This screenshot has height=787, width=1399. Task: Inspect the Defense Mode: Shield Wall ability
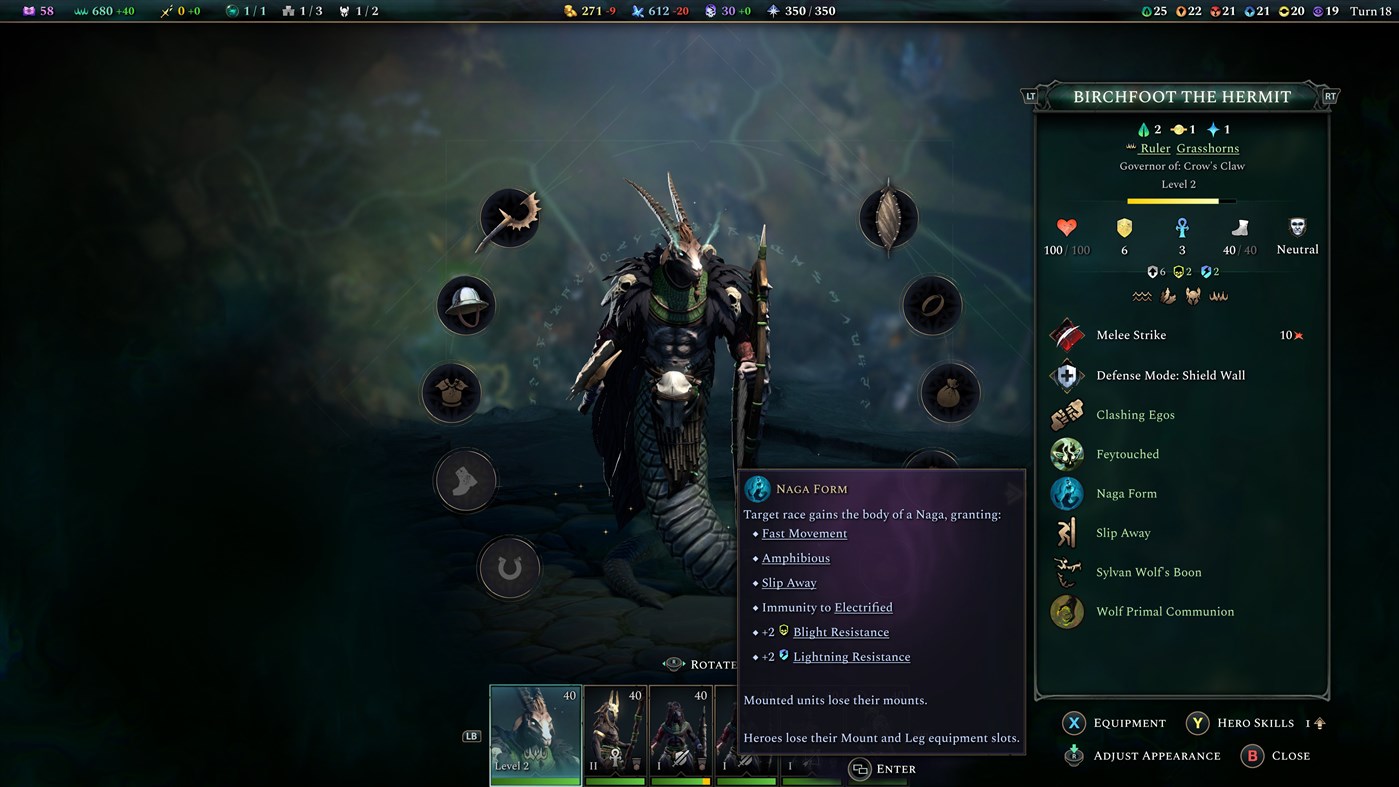[1066, 375]
